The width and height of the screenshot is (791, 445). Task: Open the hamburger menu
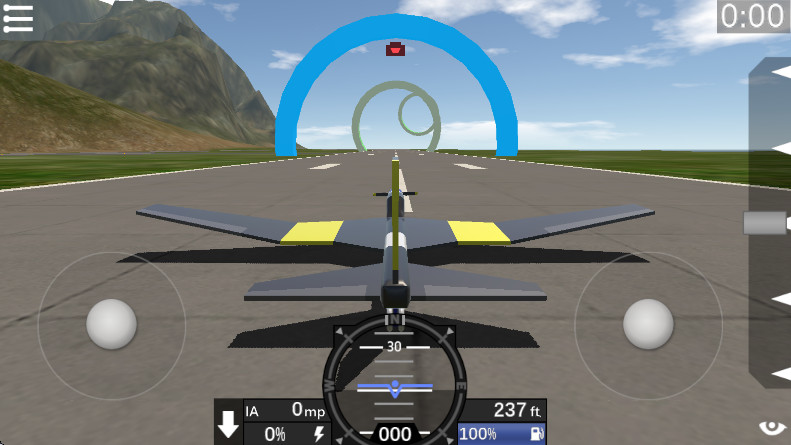[18, 18]
